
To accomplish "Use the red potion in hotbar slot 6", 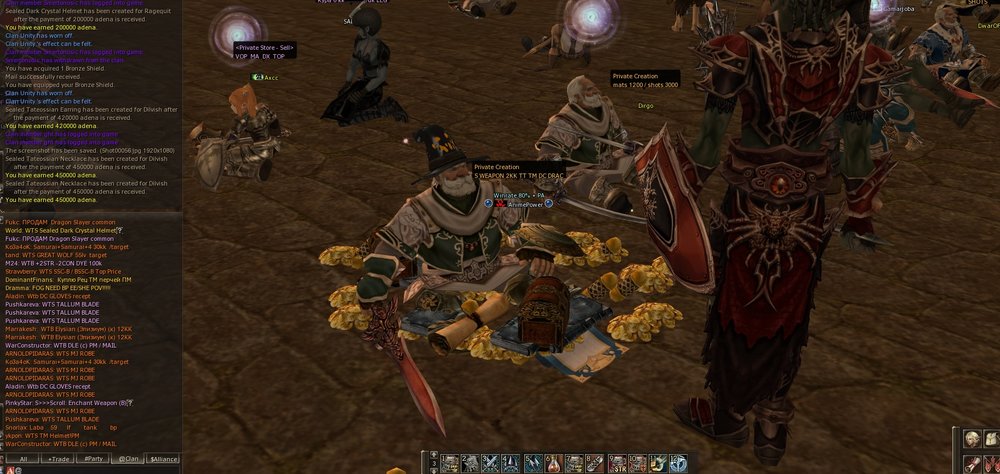I will point(554,463).
